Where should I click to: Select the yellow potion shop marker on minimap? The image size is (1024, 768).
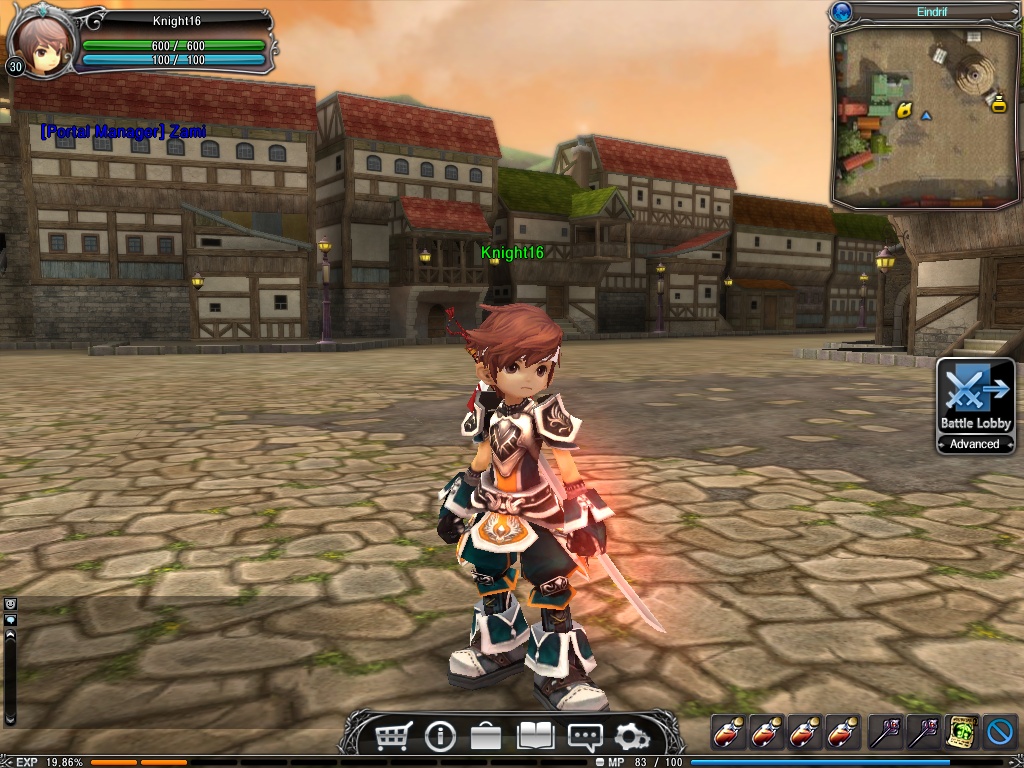tap(997, 101)
